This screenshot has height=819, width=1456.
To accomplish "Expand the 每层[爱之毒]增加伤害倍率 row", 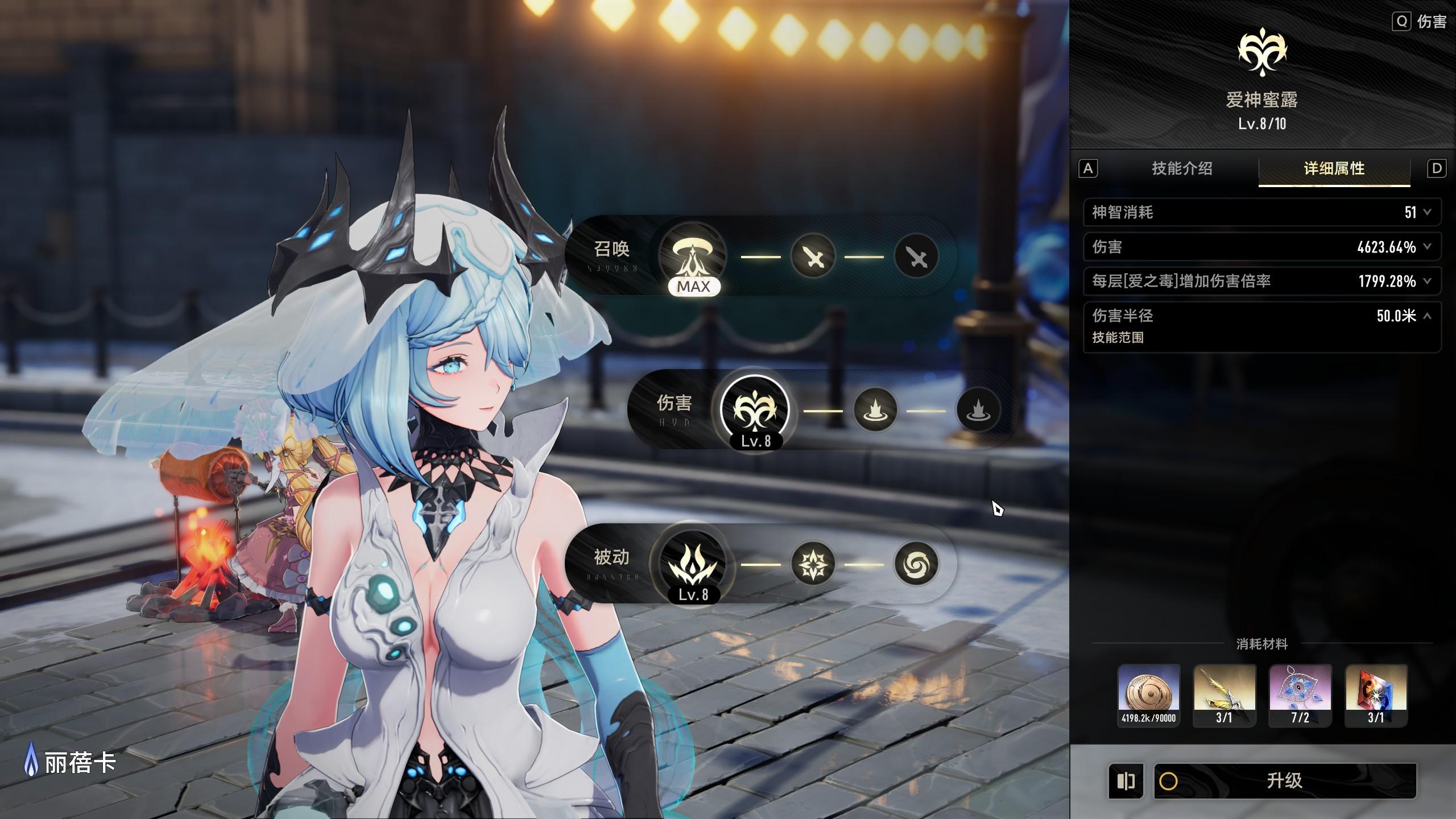I will pos(1427,281).
